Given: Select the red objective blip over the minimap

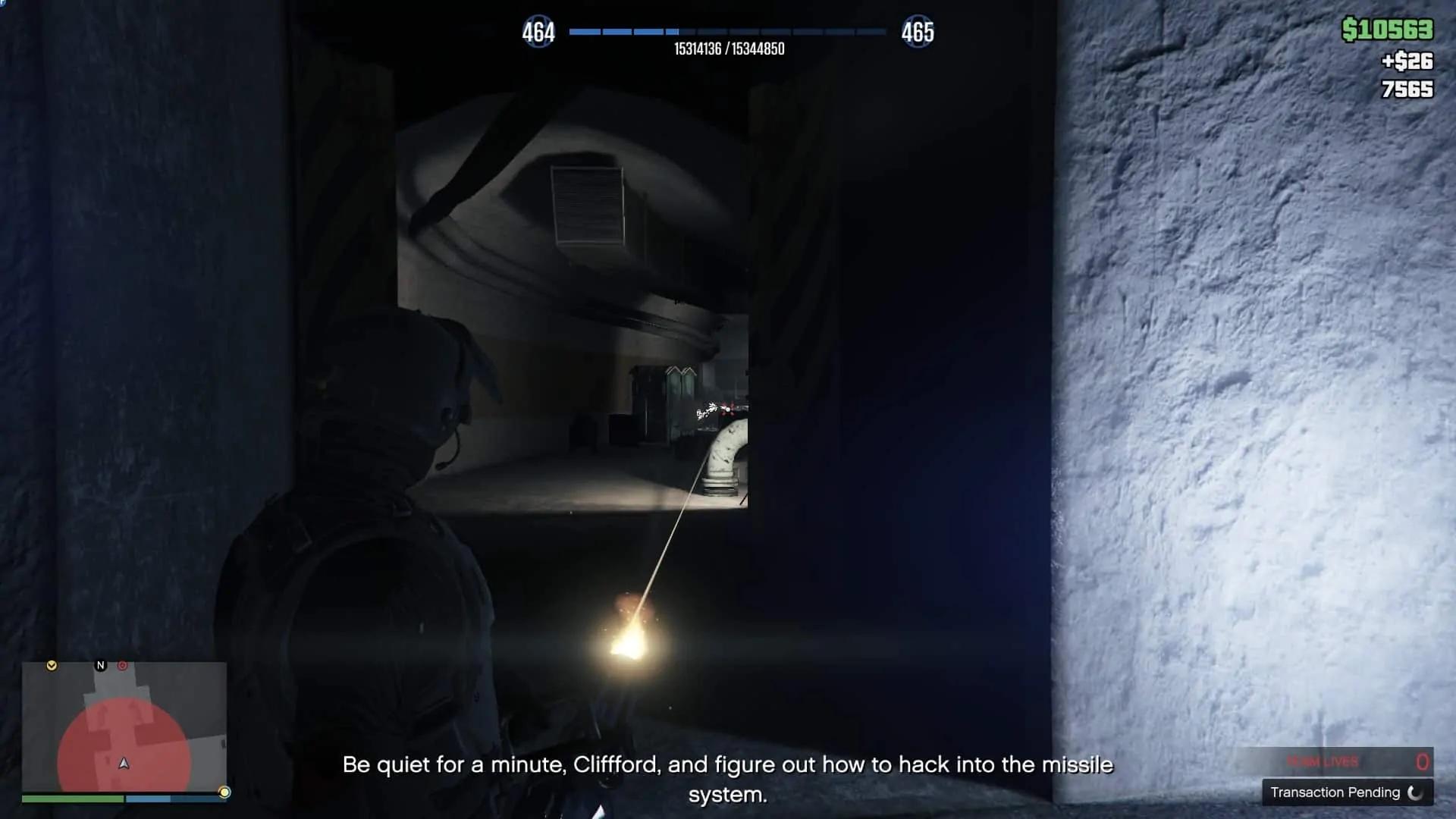Looking at the screenshot, I should [123, 665].
